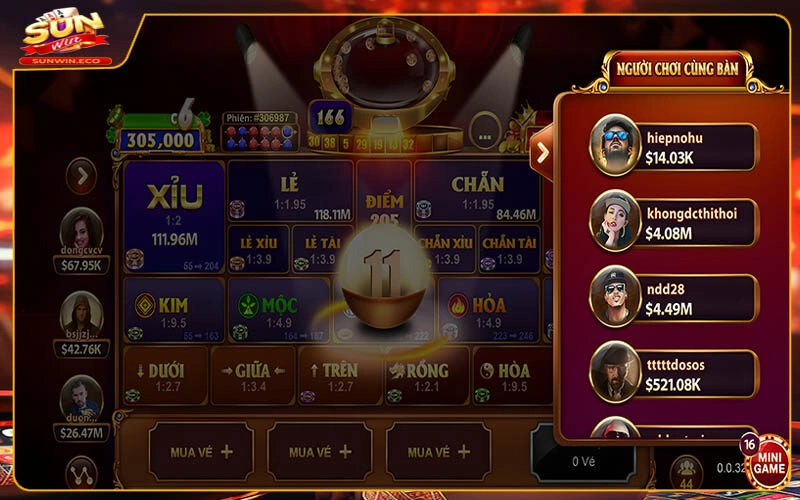Choose the CHẴN betting tile

pyautogui.click(x=477, y=191)
